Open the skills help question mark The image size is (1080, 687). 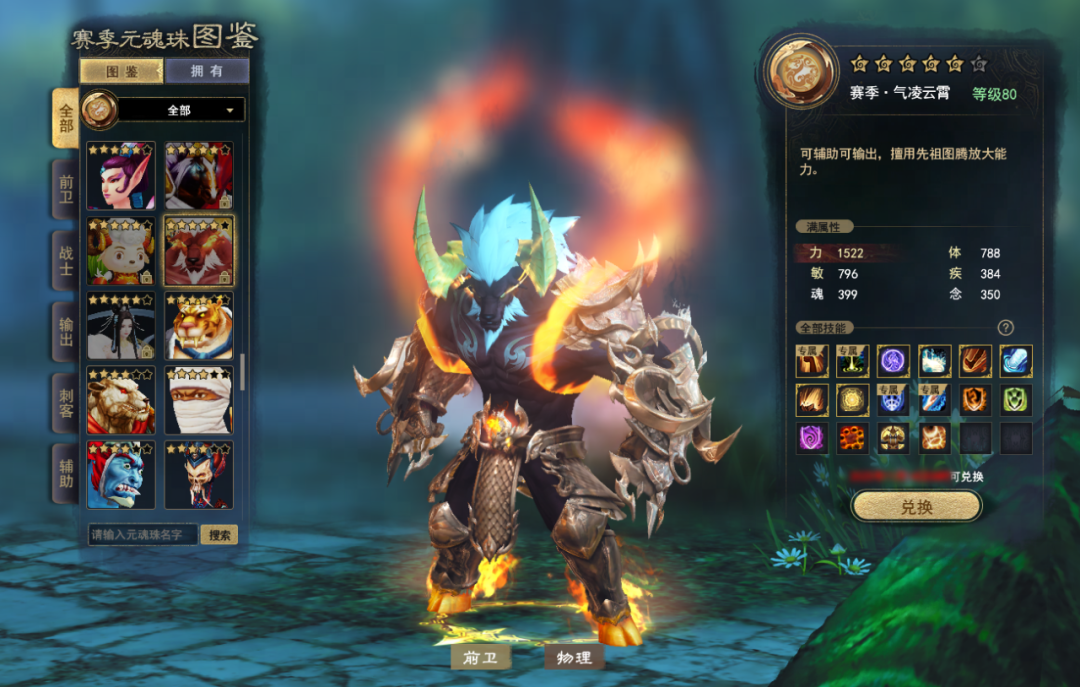point(1006,328)
